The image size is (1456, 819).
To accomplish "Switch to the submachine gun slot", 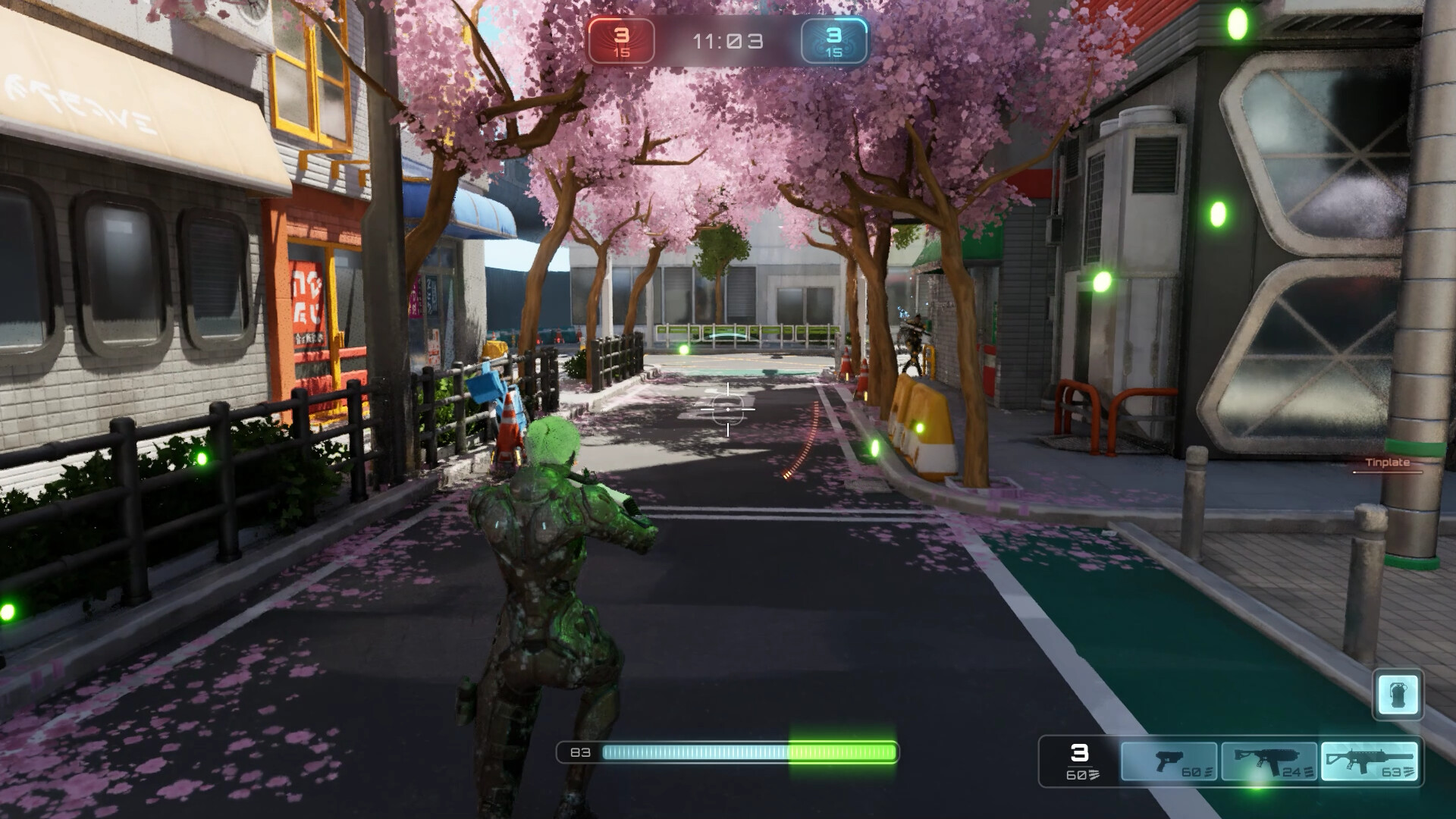I will tap(1269, 761).
